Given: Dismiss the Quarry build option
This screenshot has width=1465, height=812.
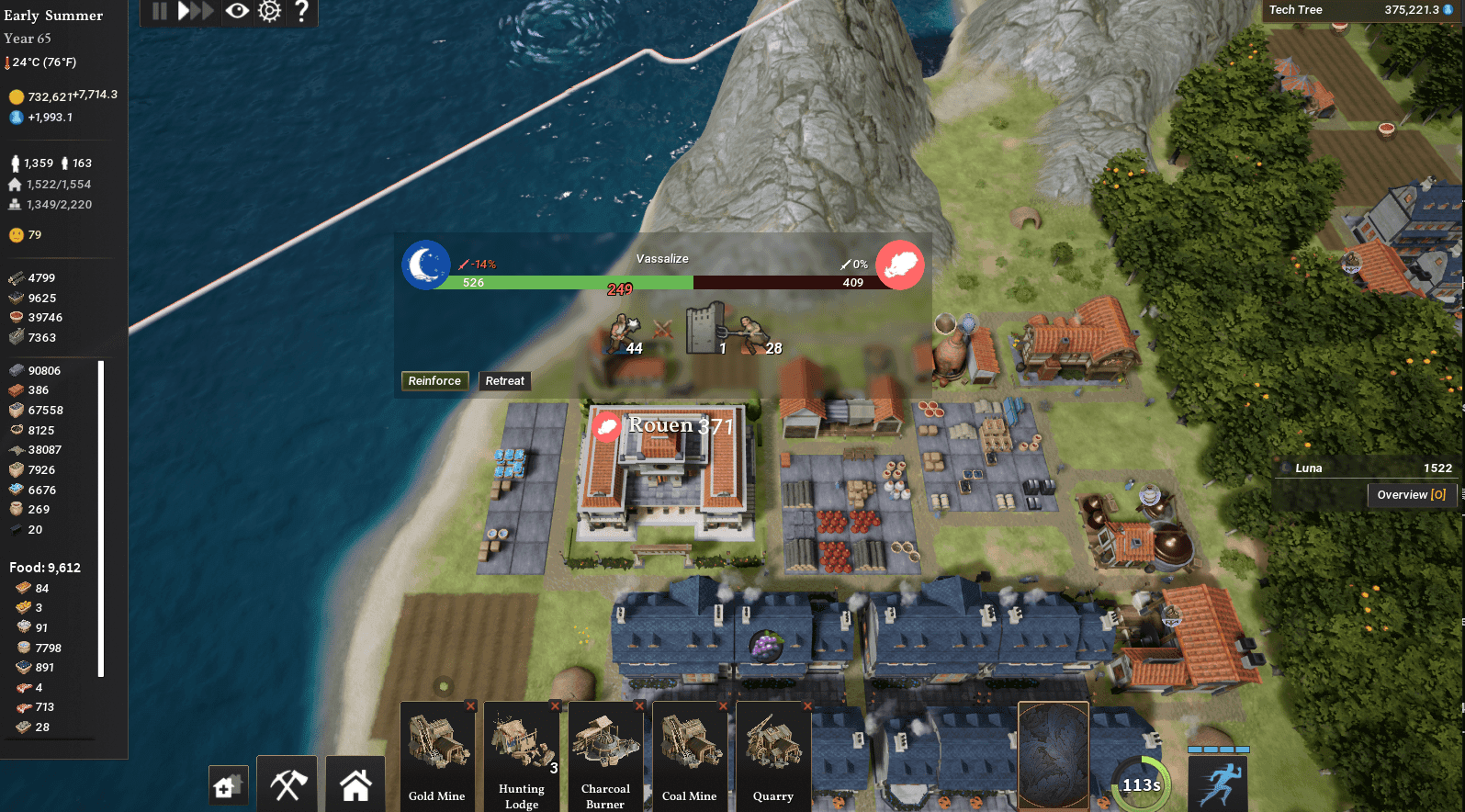Looking at the screenshot, I should point(807,706).
